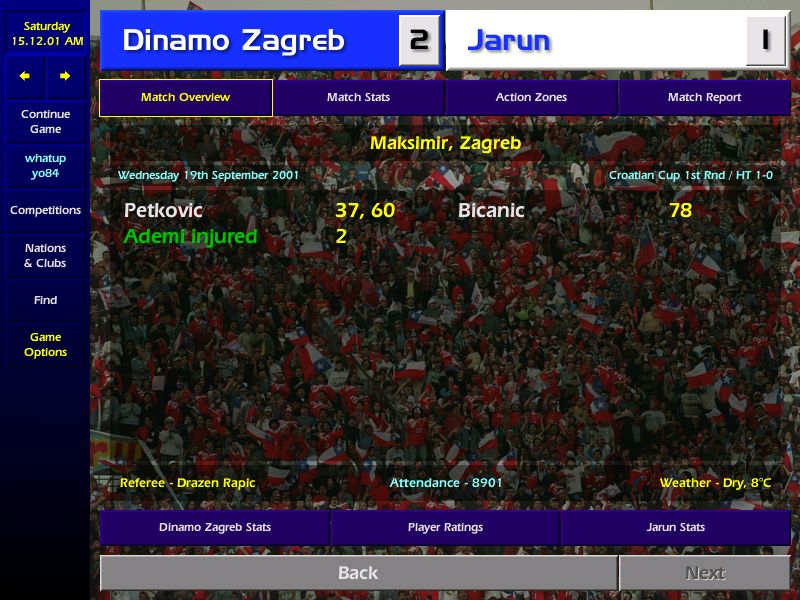Click the left yellow arrow button
800x600 pixels.
tap(25, 76)
